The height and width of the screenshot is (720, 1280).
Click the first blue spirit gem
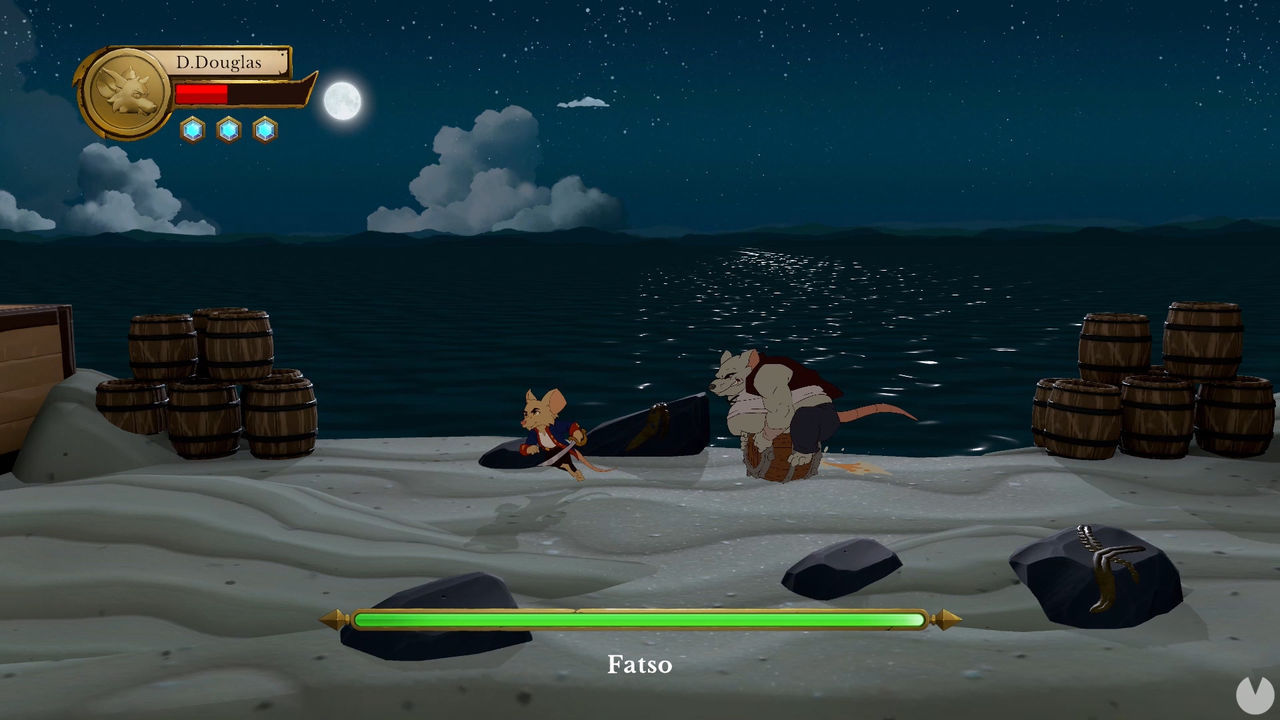[190, 129]
